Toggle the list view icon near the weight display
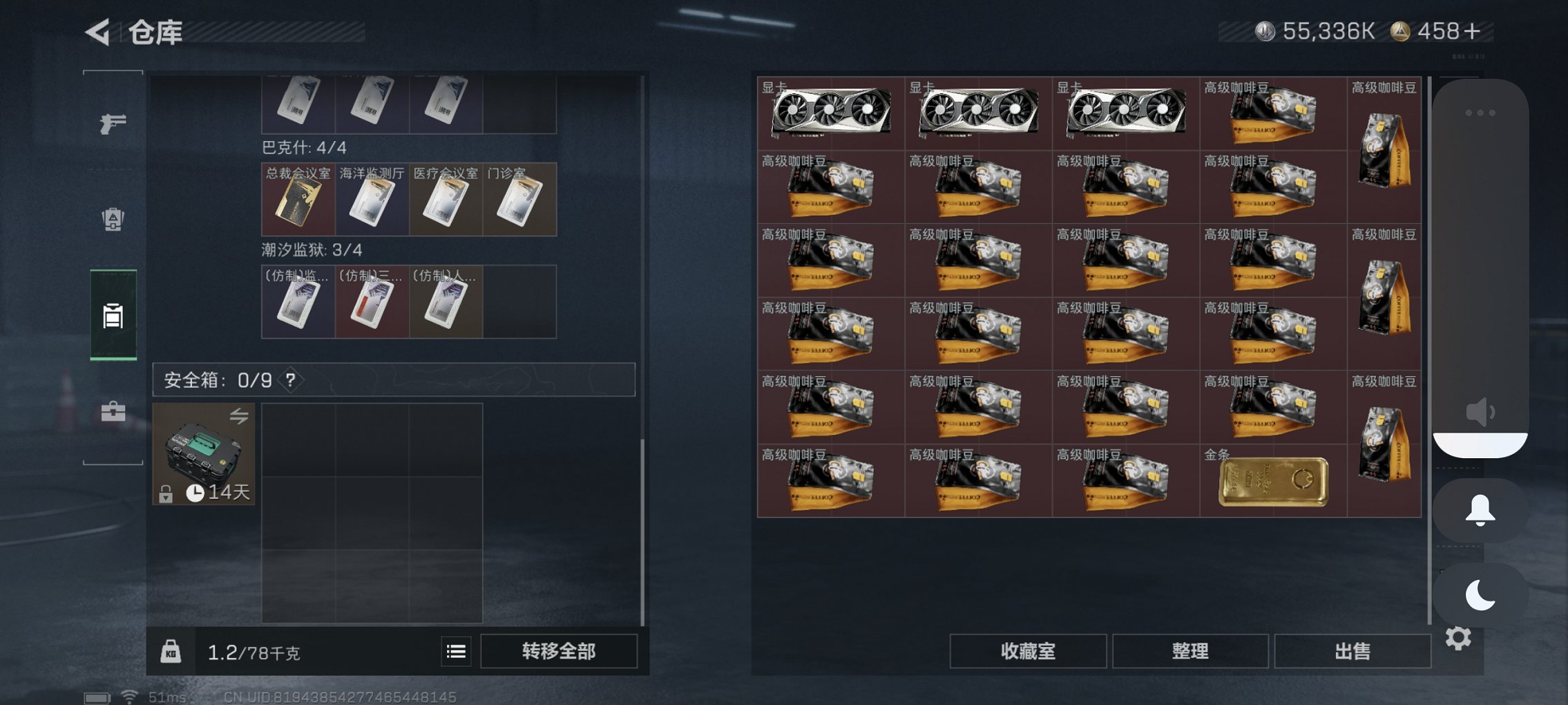Screen dimensions: 1568x705 point(455,651)
